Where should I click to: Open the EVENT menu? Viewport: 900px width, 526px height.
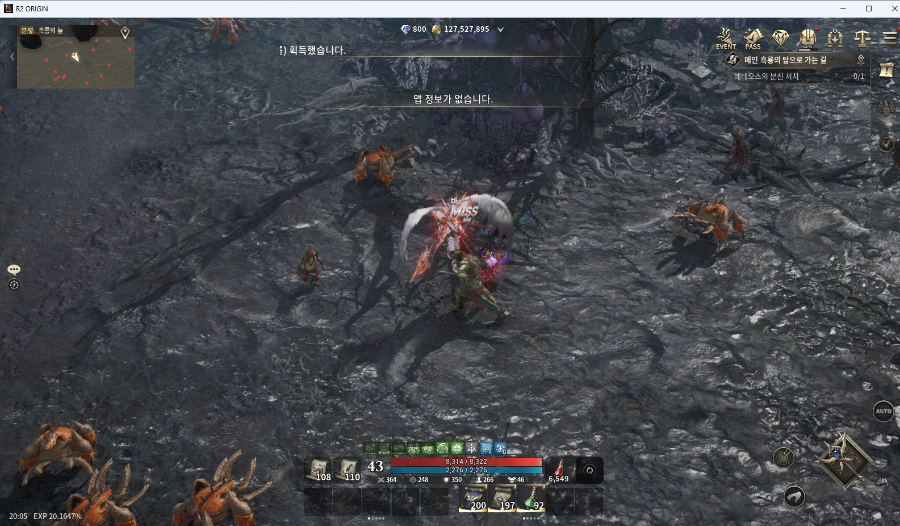726,38
